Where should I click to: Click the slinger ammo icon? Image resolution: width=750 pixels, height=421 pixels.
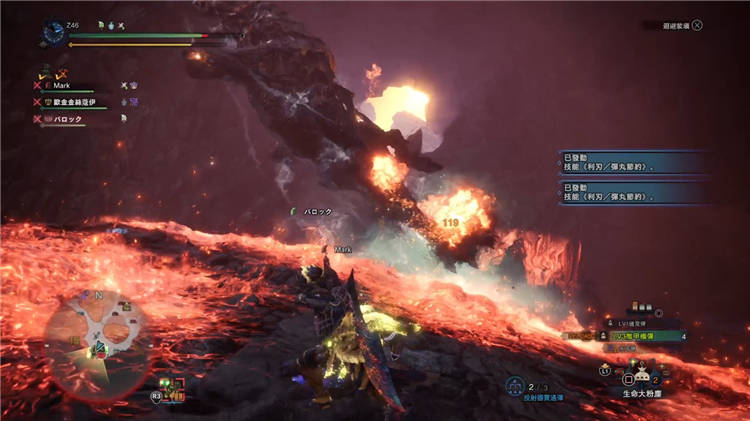tap(514, 386)
